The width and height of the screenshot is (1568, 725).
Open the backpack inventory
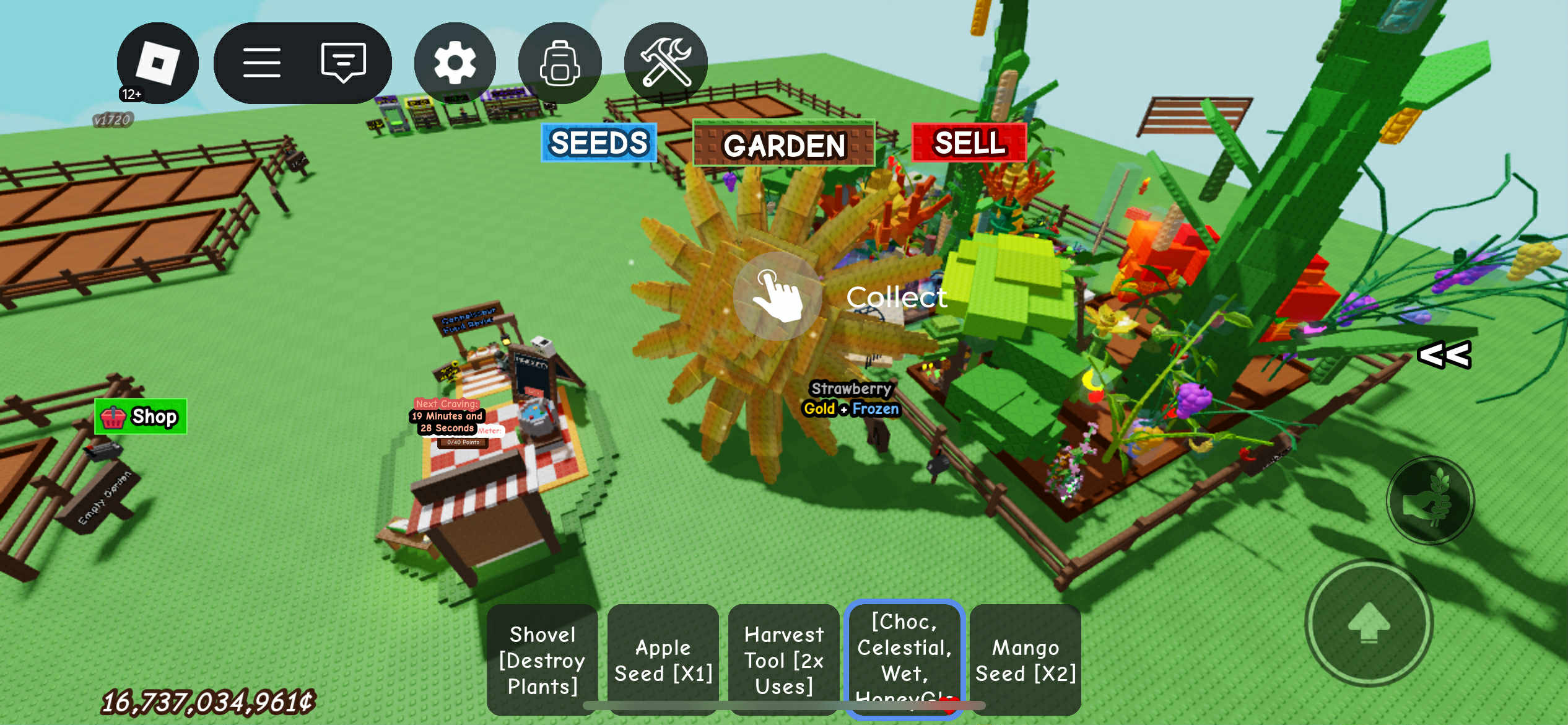tap(559, 63)
